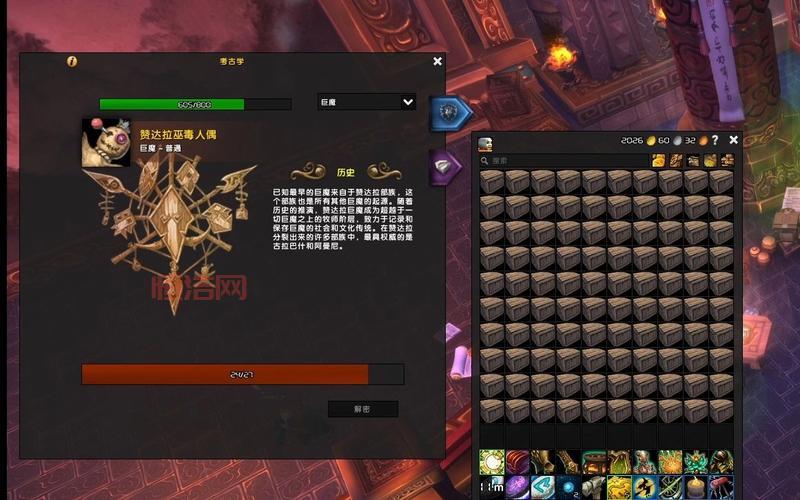Switch to the blue shield side tab
The height and width of the screenshot is (500, 800).
449,114
